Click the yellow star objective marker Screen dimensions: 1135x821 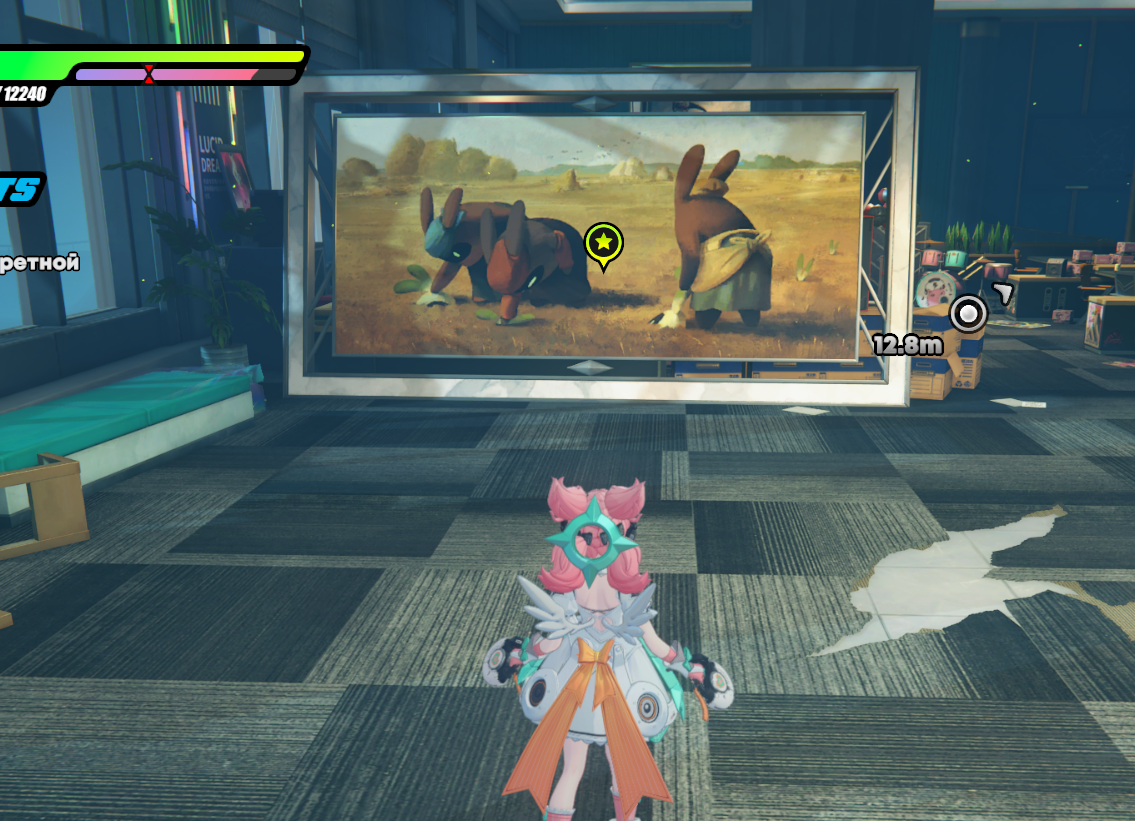click(603, 243)
